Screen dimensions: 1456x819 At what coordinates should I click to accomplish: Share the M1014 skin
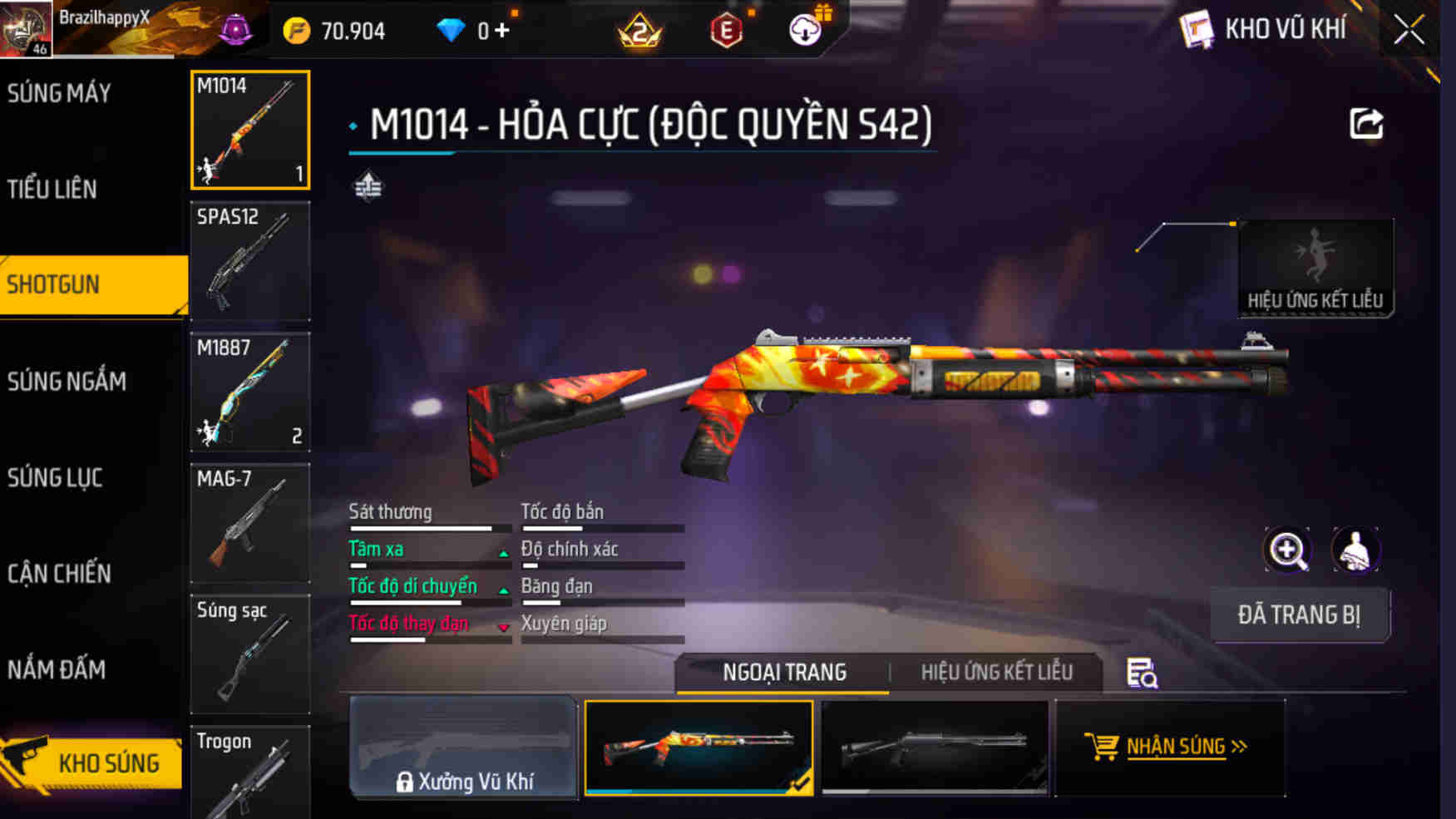coord(1365,125)
